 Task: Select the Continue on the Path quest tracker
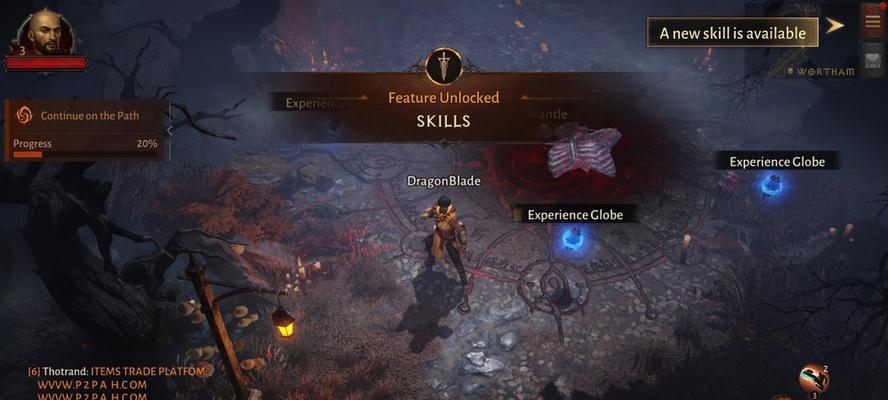[88, 116]
